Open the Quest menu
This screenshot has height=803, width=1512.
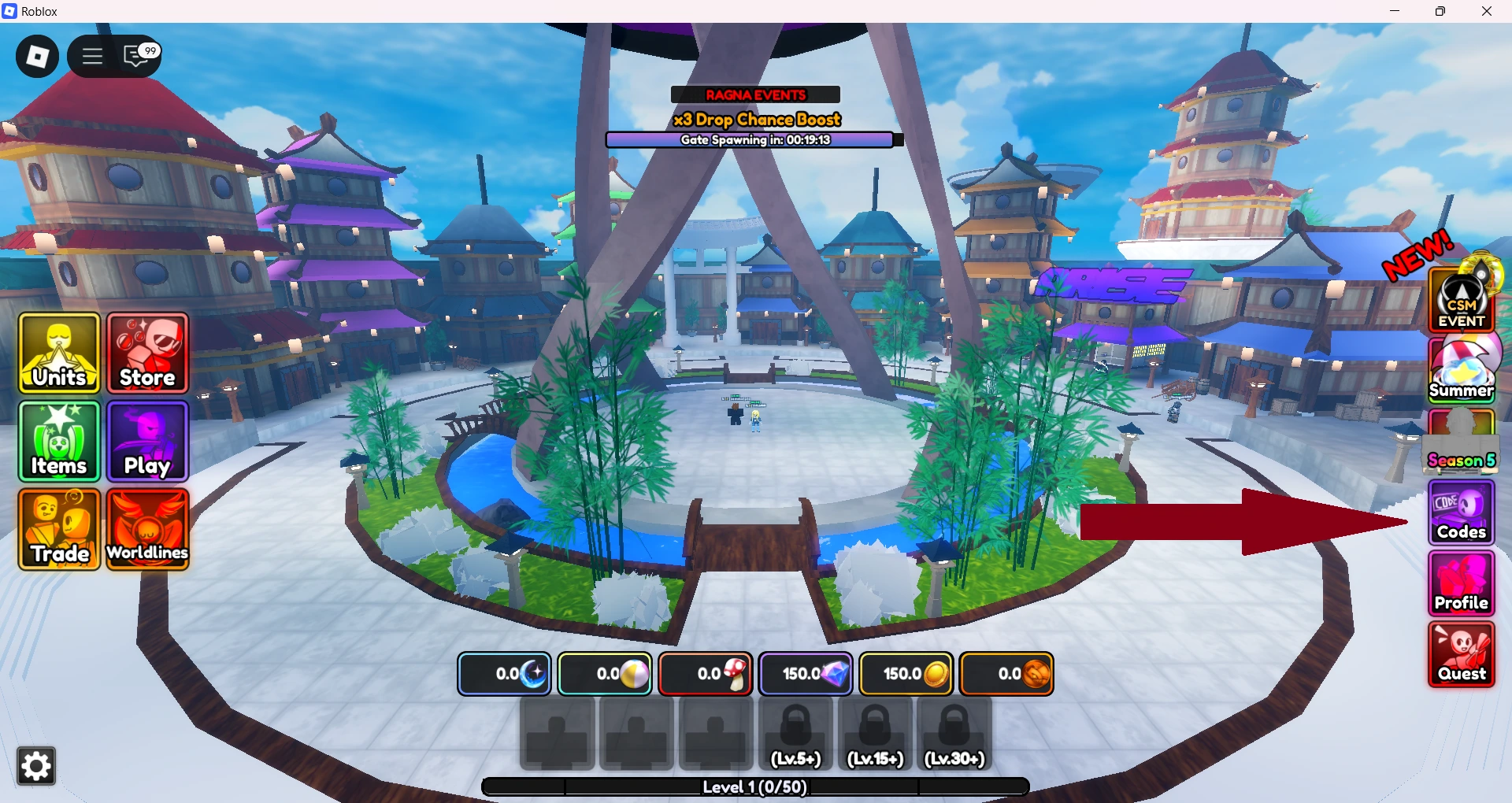pyautogui.click(x=1462, y=655)
